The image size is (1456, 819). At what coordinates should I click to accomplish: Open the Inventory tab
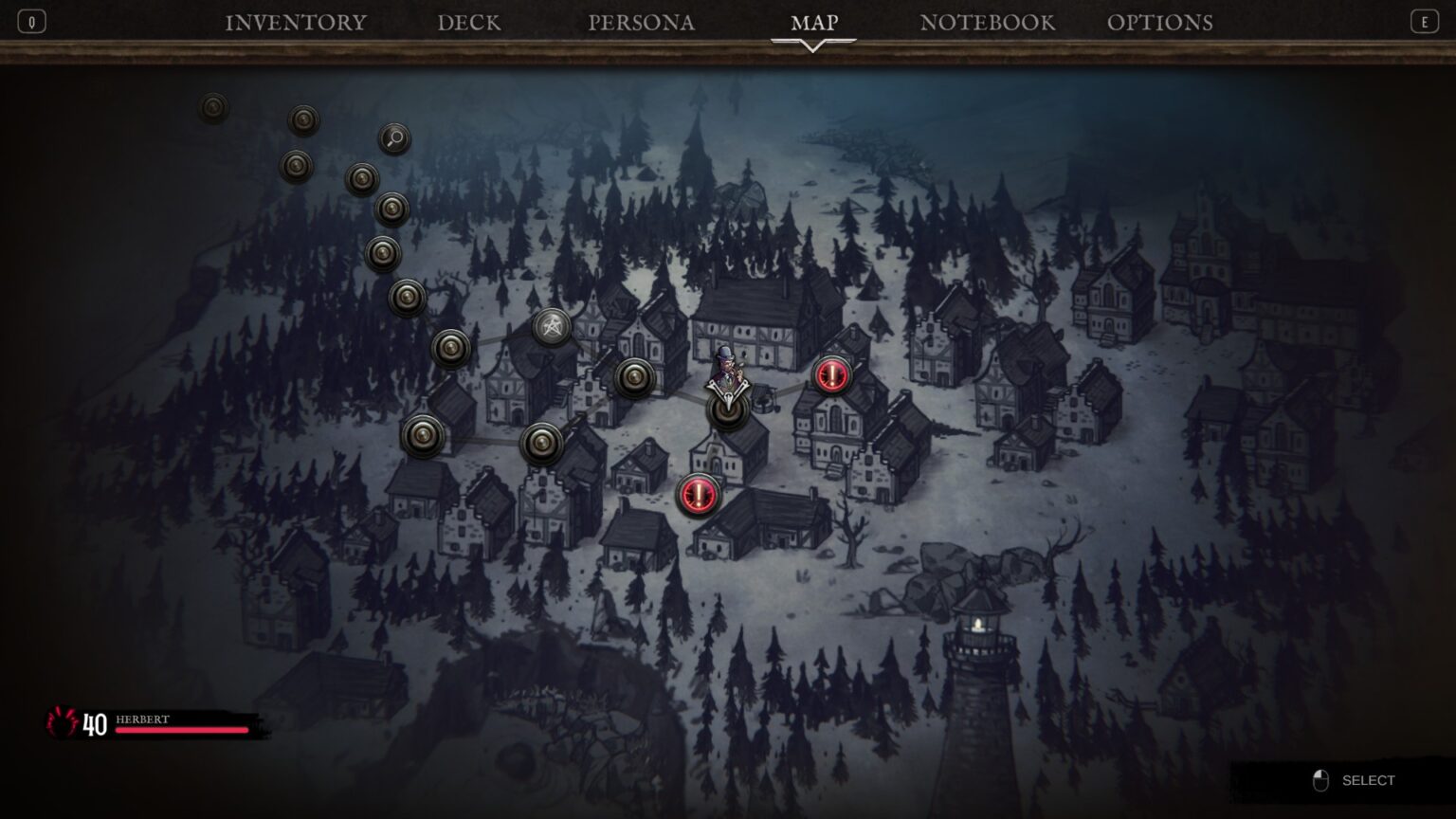(x=296, y=23)
